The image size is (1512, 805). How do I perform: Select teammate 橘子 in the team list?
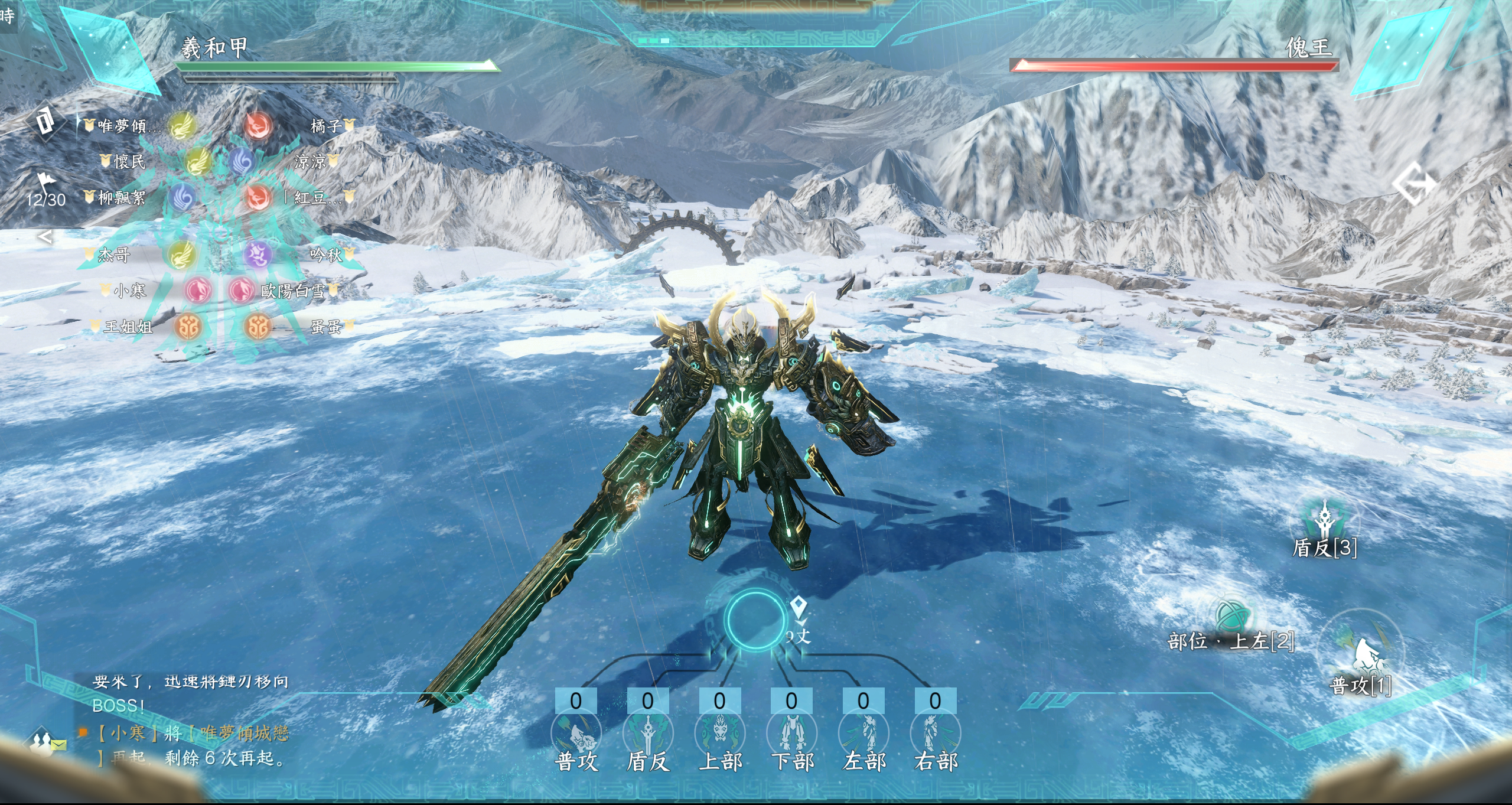326,126
